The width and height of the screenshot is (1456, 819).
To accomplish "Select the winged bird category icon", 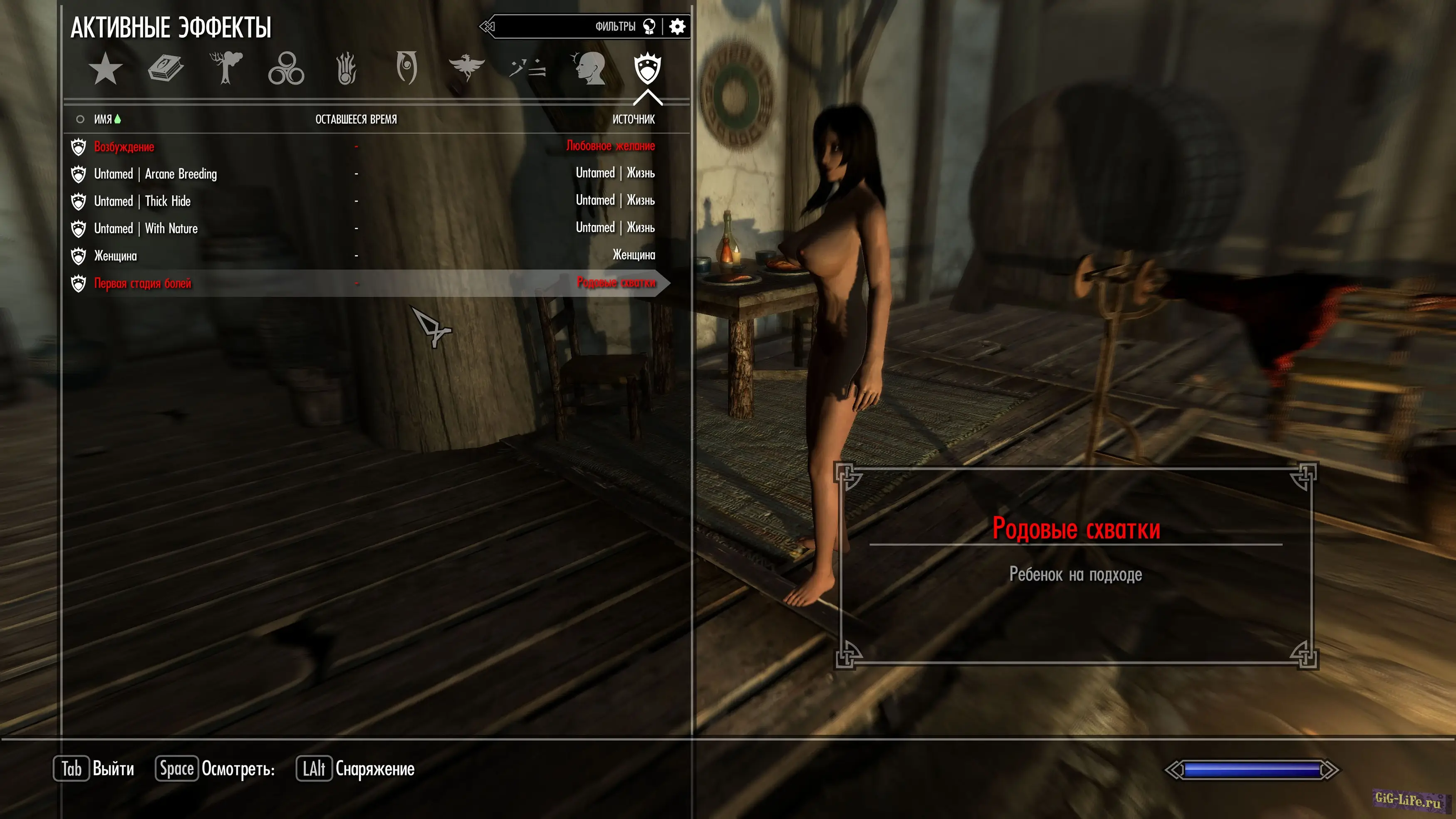I will pyautogui.click(x=466, y=68).
